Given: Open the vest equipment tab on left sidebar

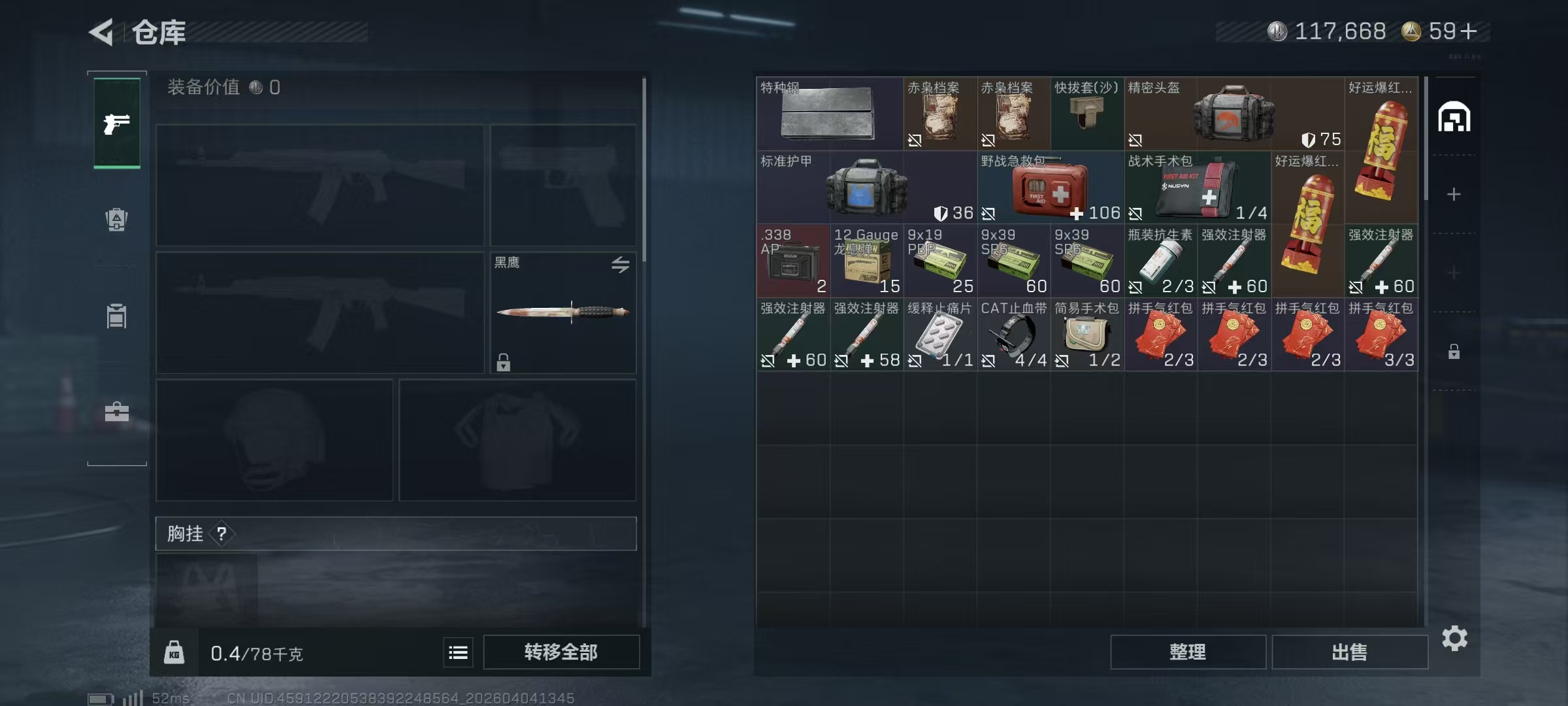Looking at the screenshot, I should [116, 316].
